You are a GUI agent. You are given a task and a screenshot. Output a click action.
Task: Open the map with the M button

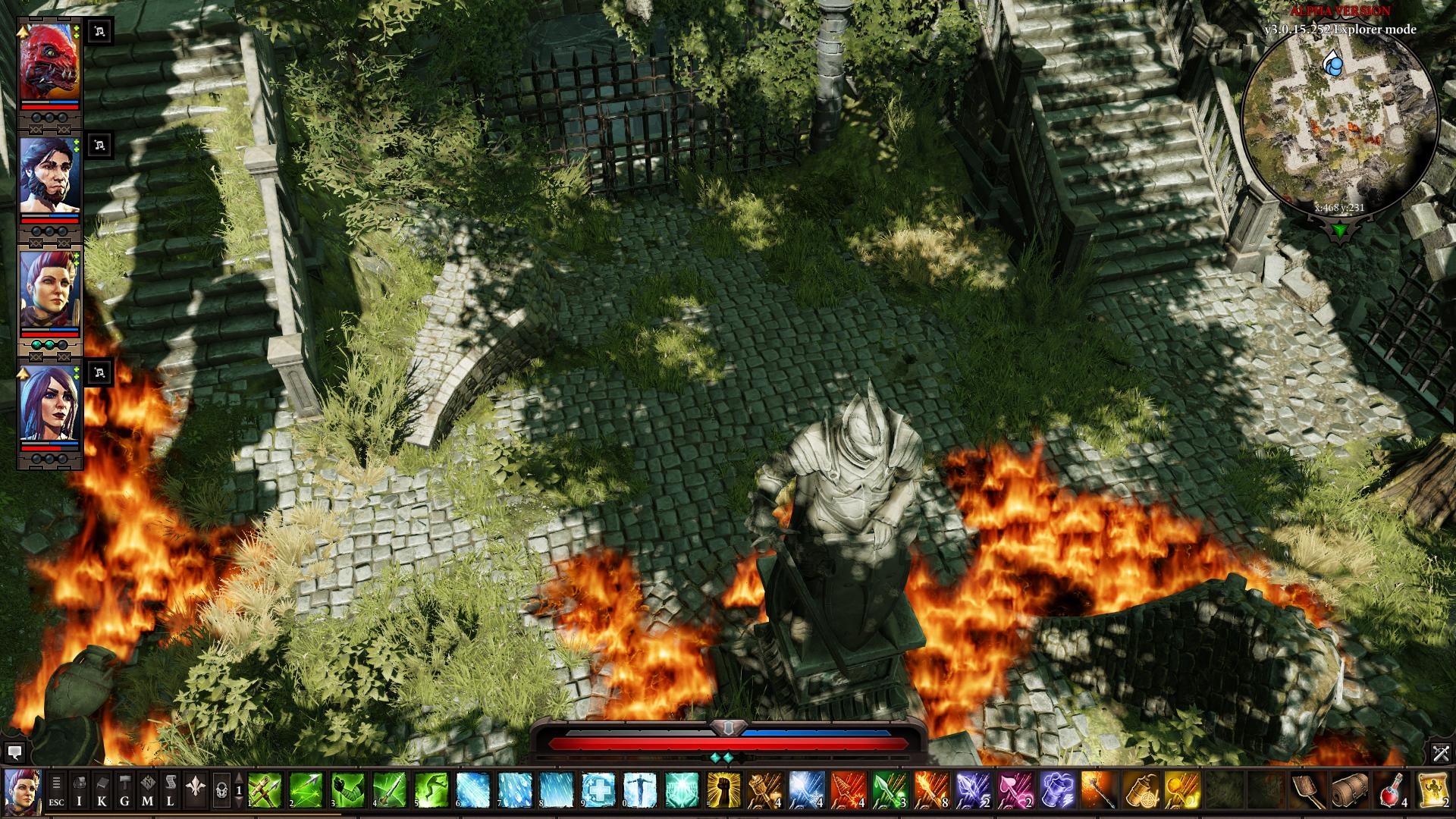pyautogui.click(x=147, y=792)
